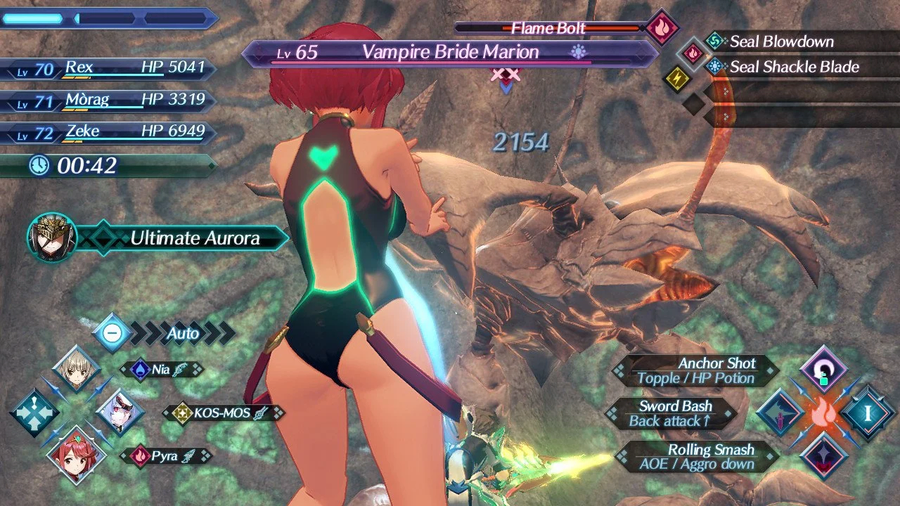Viewport: 900px width, 506px height.
Task: Activate the Anchor Shot art icon
Action: pyautogui.click(x=825, y=366)
